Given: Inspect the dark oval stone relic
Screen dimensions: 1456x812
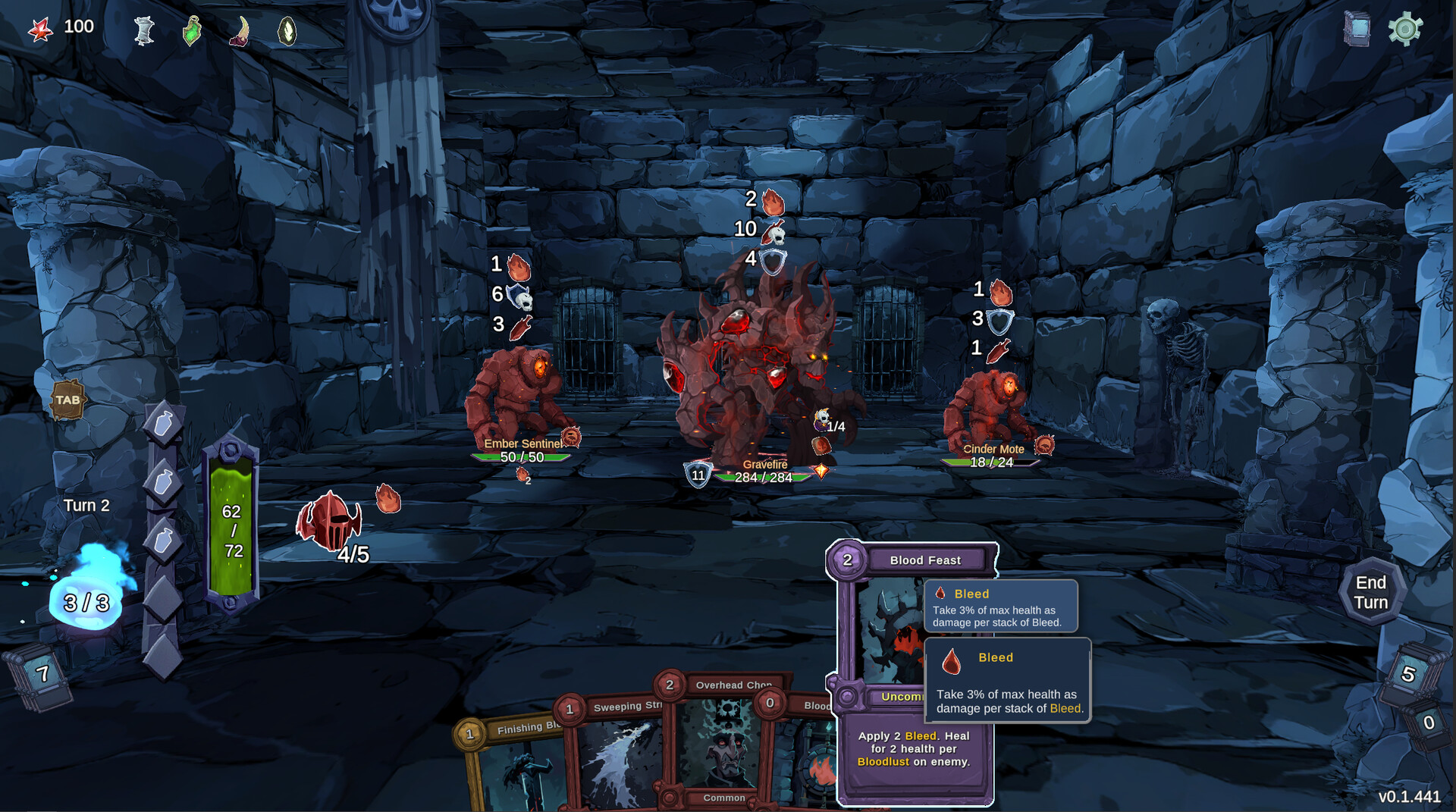Looking at the screenshot, I should click(x=287, y=31).
